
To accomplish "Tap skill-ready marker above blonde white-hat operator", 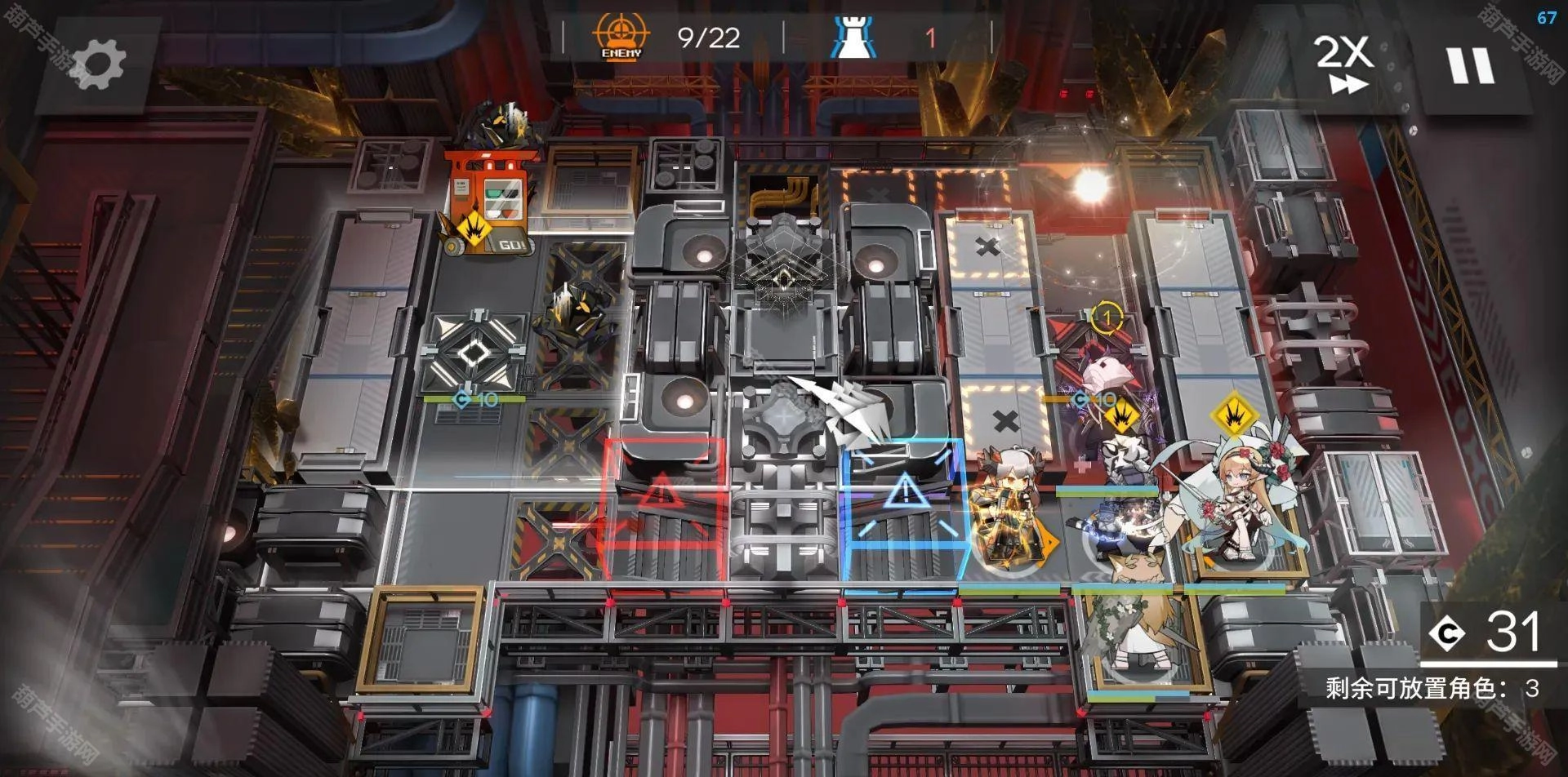I will click(1233, 415).
